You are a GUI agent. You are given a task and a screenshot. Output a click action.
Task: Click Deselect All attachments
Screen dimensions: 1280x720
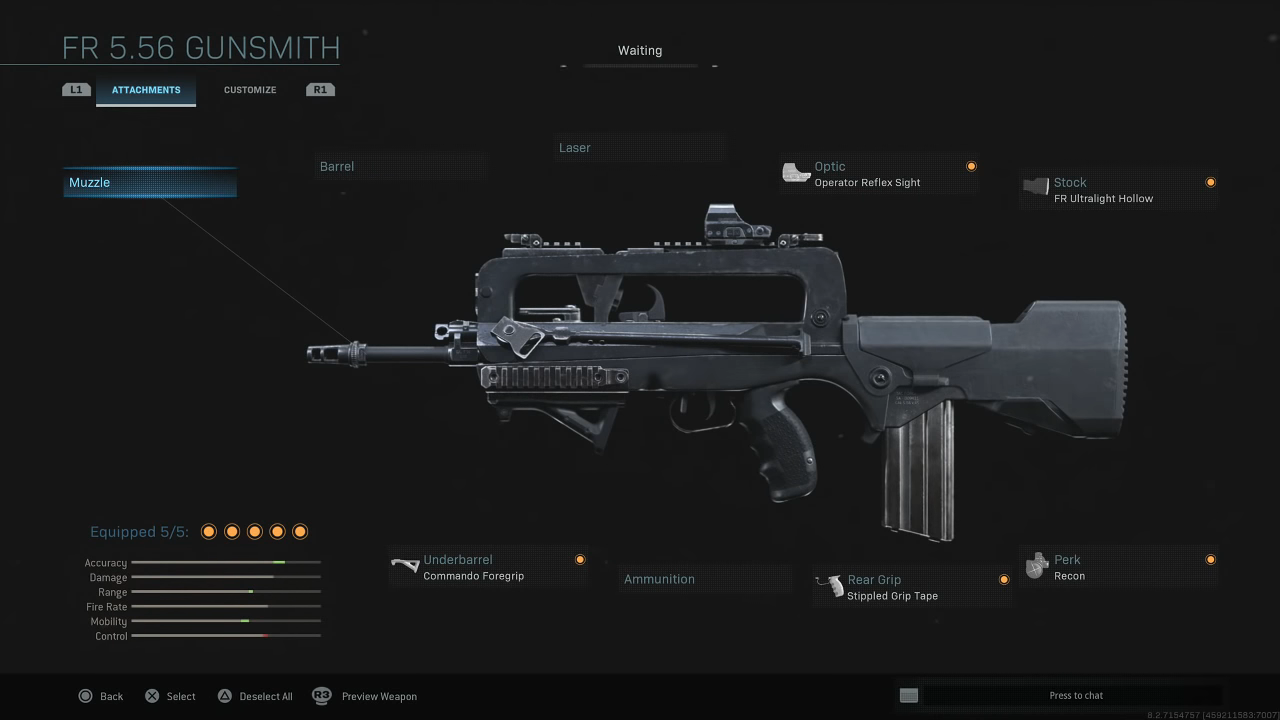pyautogui.click(x=255, y=696)
